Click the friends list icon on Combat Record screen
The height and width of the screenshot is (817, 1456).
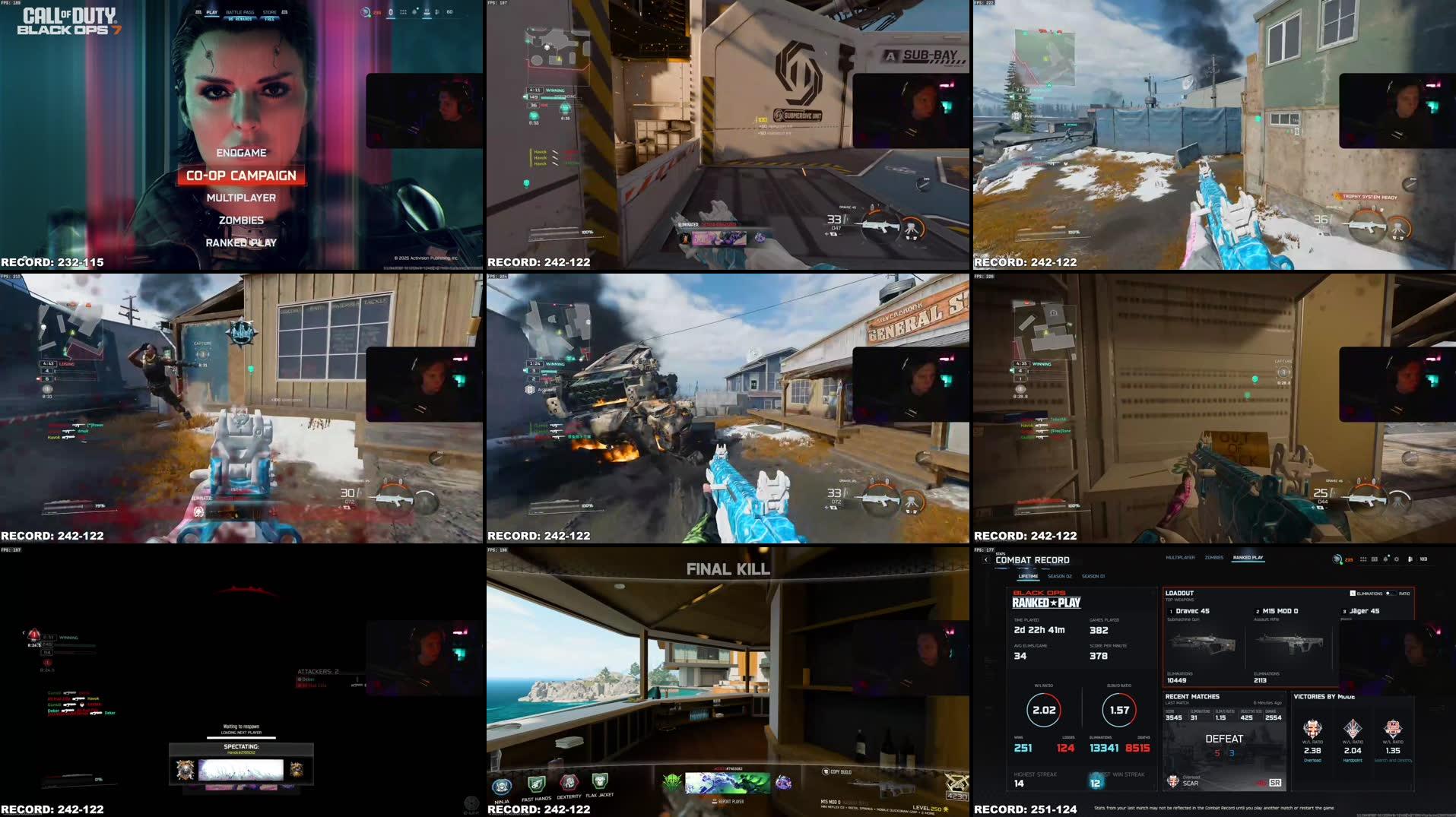coord(1411,559)
